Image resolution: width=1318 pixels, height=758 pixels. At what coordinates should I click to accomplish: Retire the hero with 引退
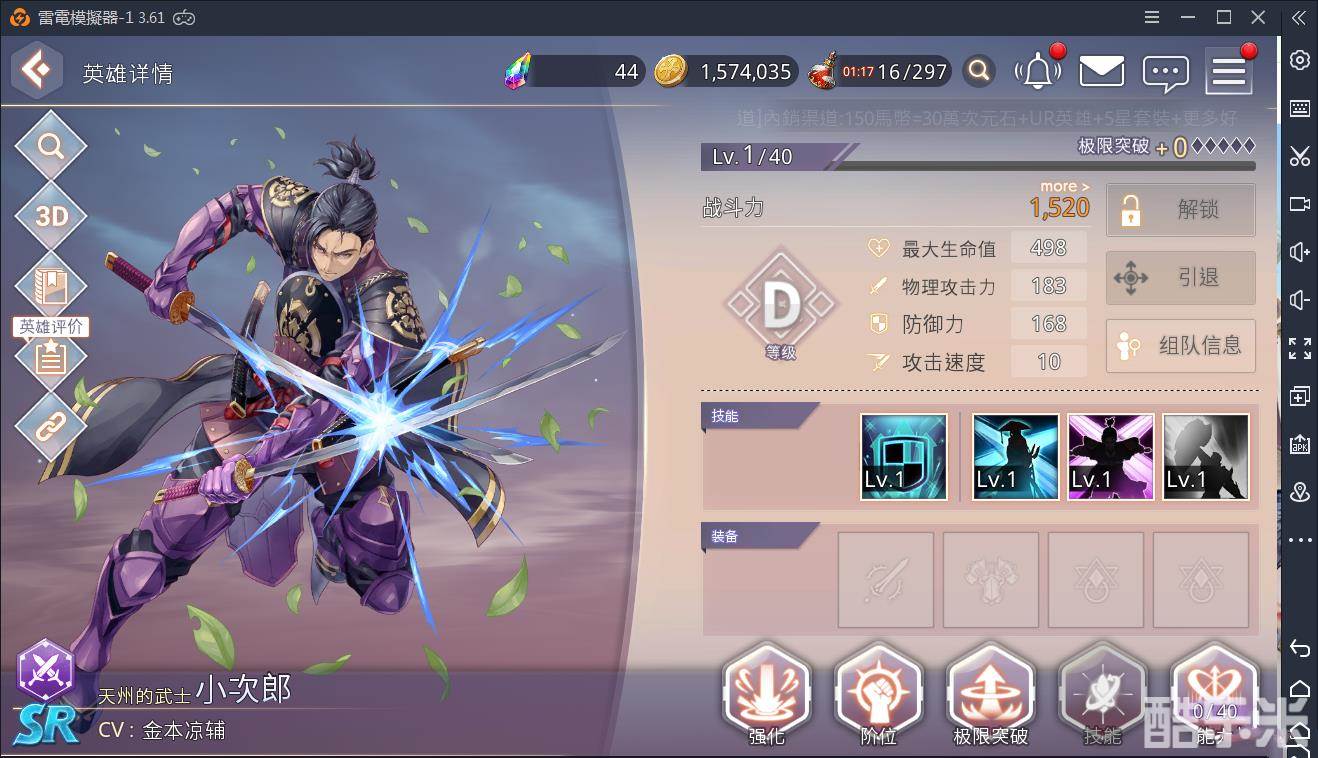1180,278
